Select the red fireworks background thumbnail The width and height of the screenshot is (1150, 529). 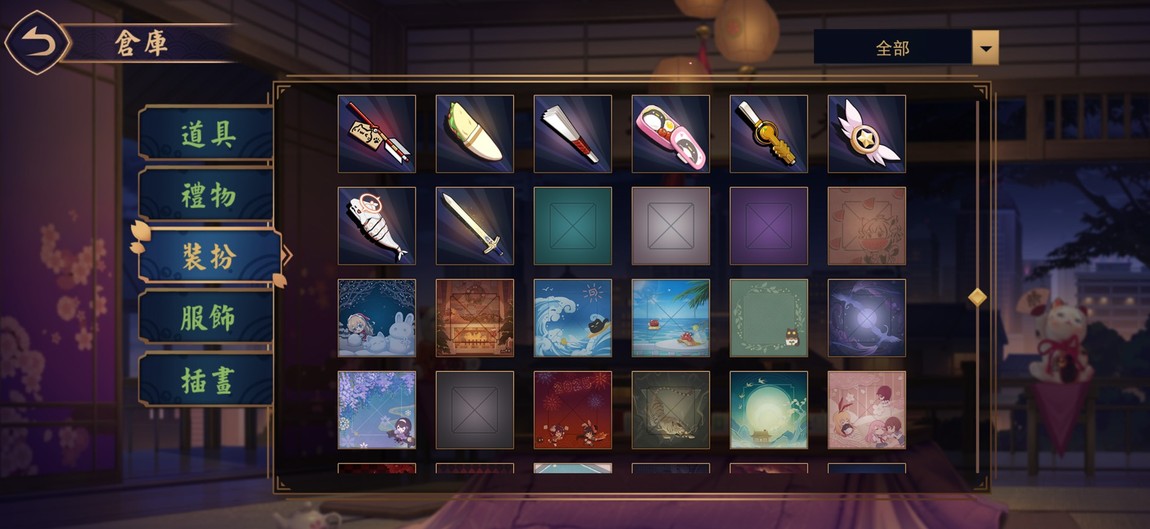(x=573, y=410)
